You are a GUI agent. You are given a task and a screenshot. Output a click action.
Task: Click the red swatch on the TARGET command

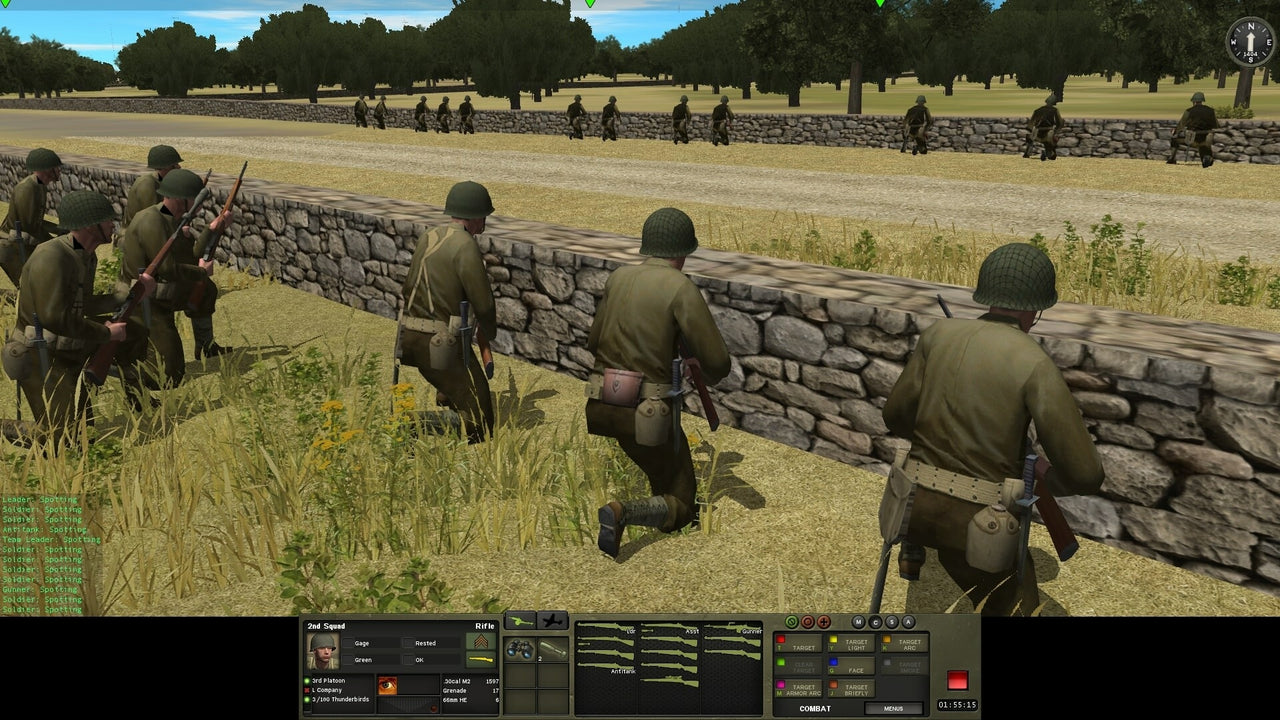click(x=781, y=640)
